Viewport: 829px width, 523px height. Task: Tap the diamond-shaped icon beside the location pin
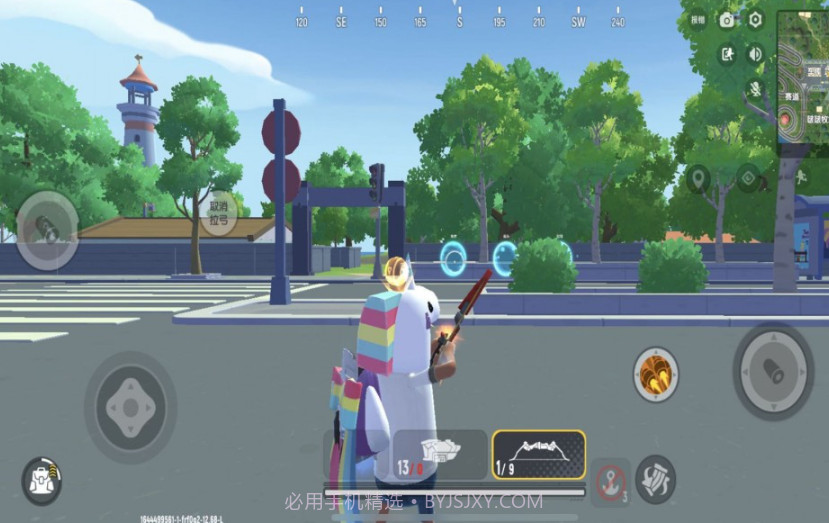tap(748, 179)
